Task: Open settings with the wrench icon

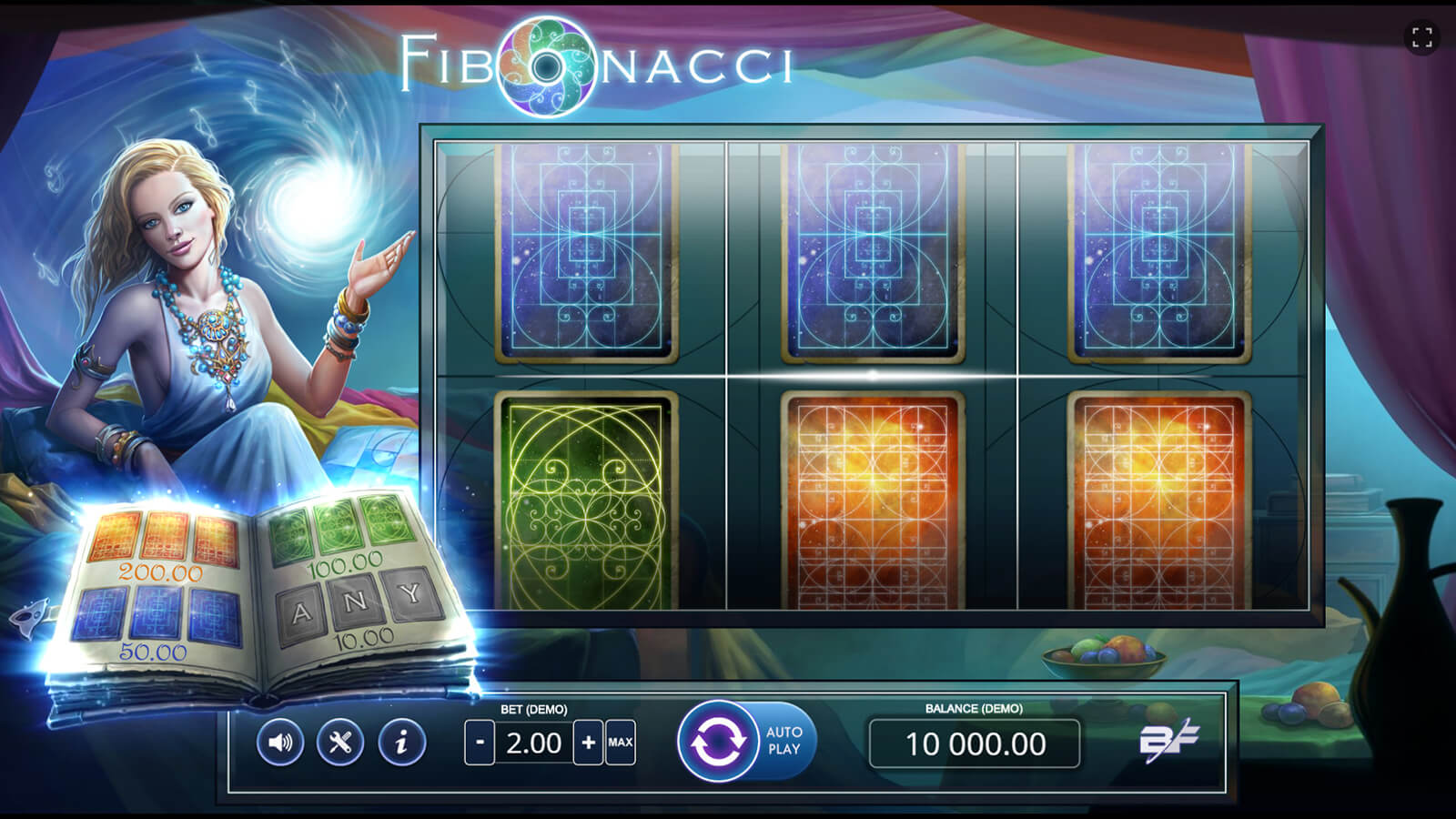Action: click(x=340, y=743)
